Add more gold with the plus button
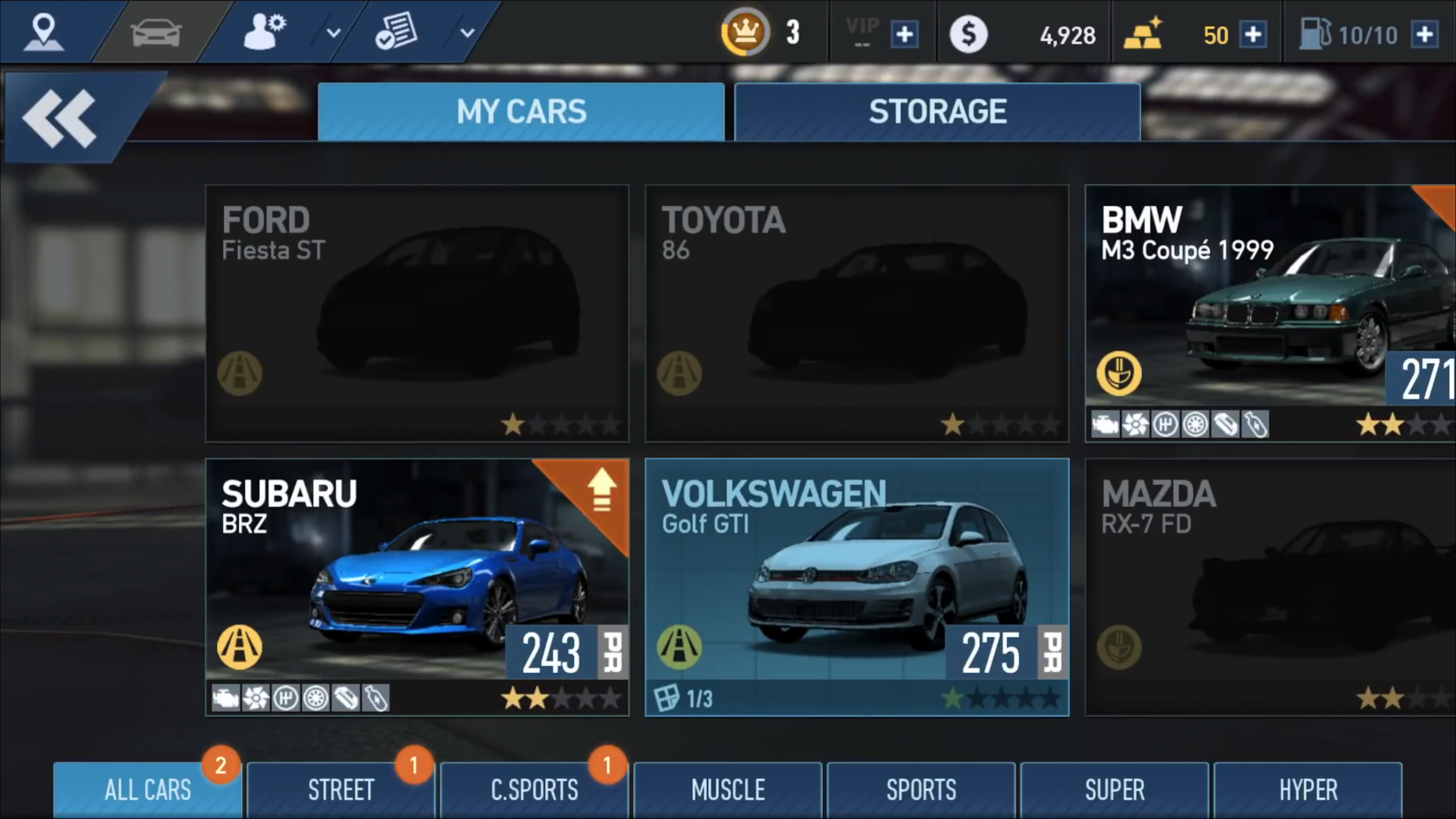Screen dimensions: 1456x819 pos(1252,35)
